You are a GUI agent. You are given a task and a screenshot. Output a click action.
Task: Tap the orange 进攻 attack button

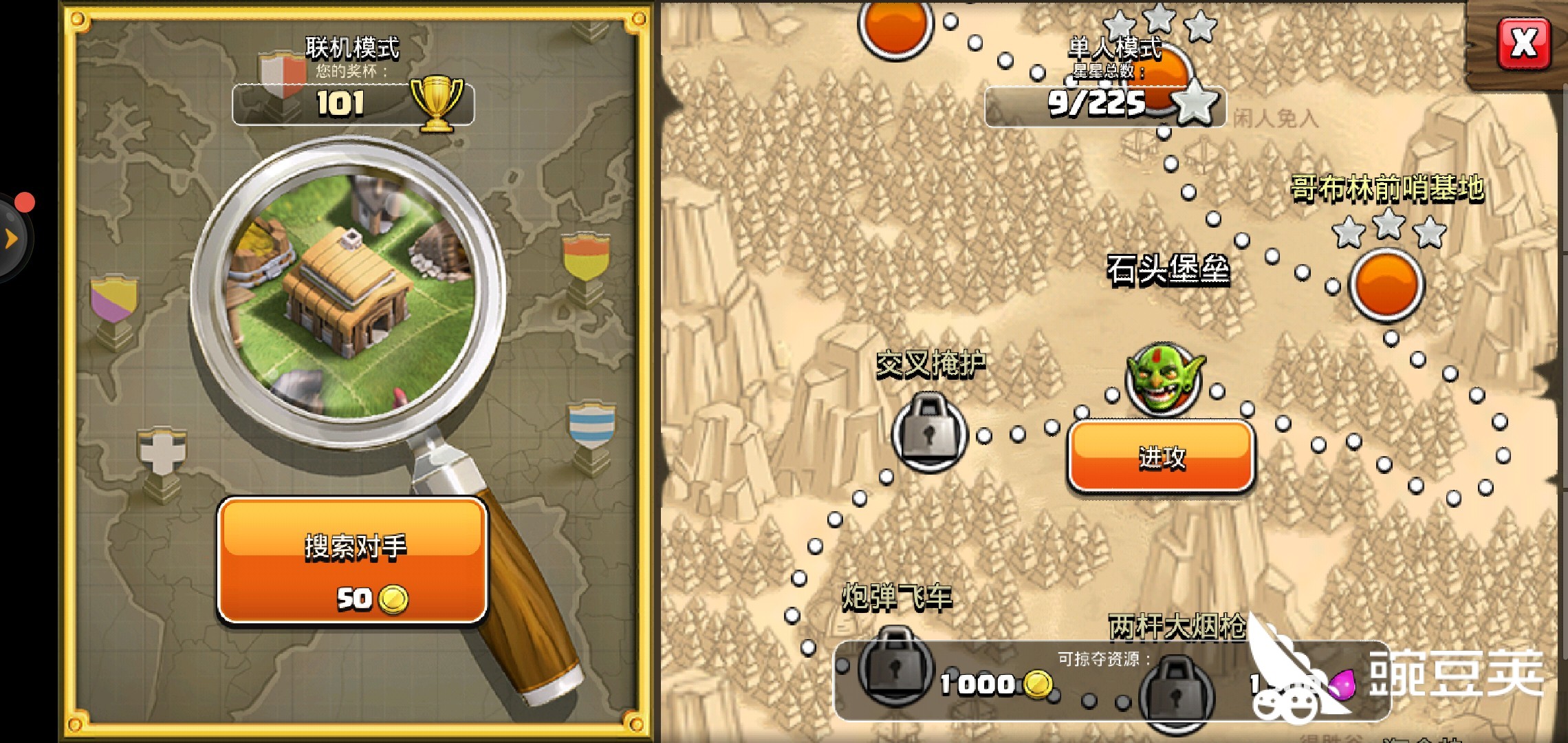pyautogui.click(x=1161, y=456)
